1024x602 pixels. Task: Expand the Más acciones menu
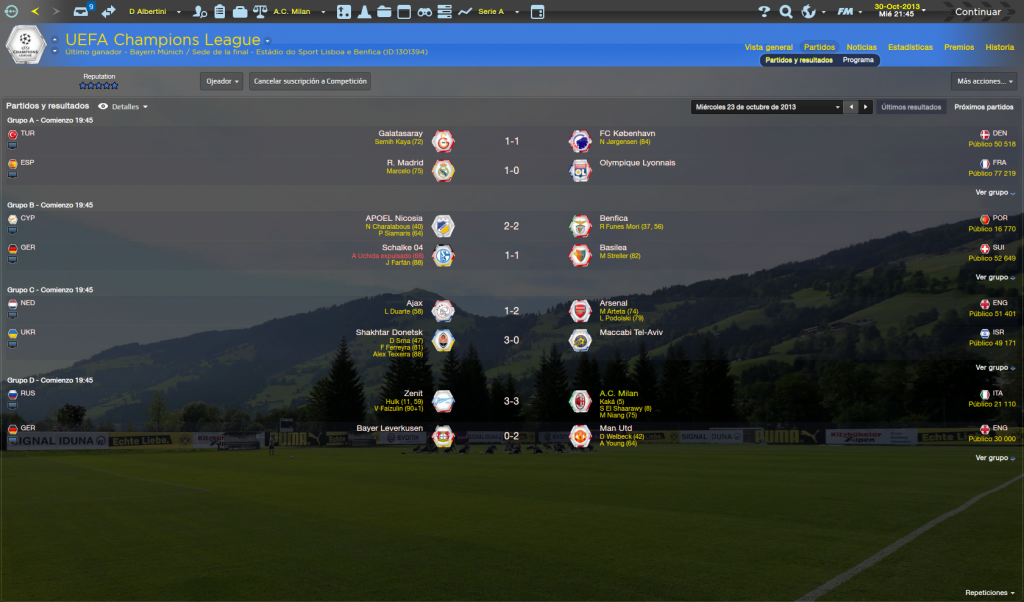pyautogui.click(x=986, y=81)
